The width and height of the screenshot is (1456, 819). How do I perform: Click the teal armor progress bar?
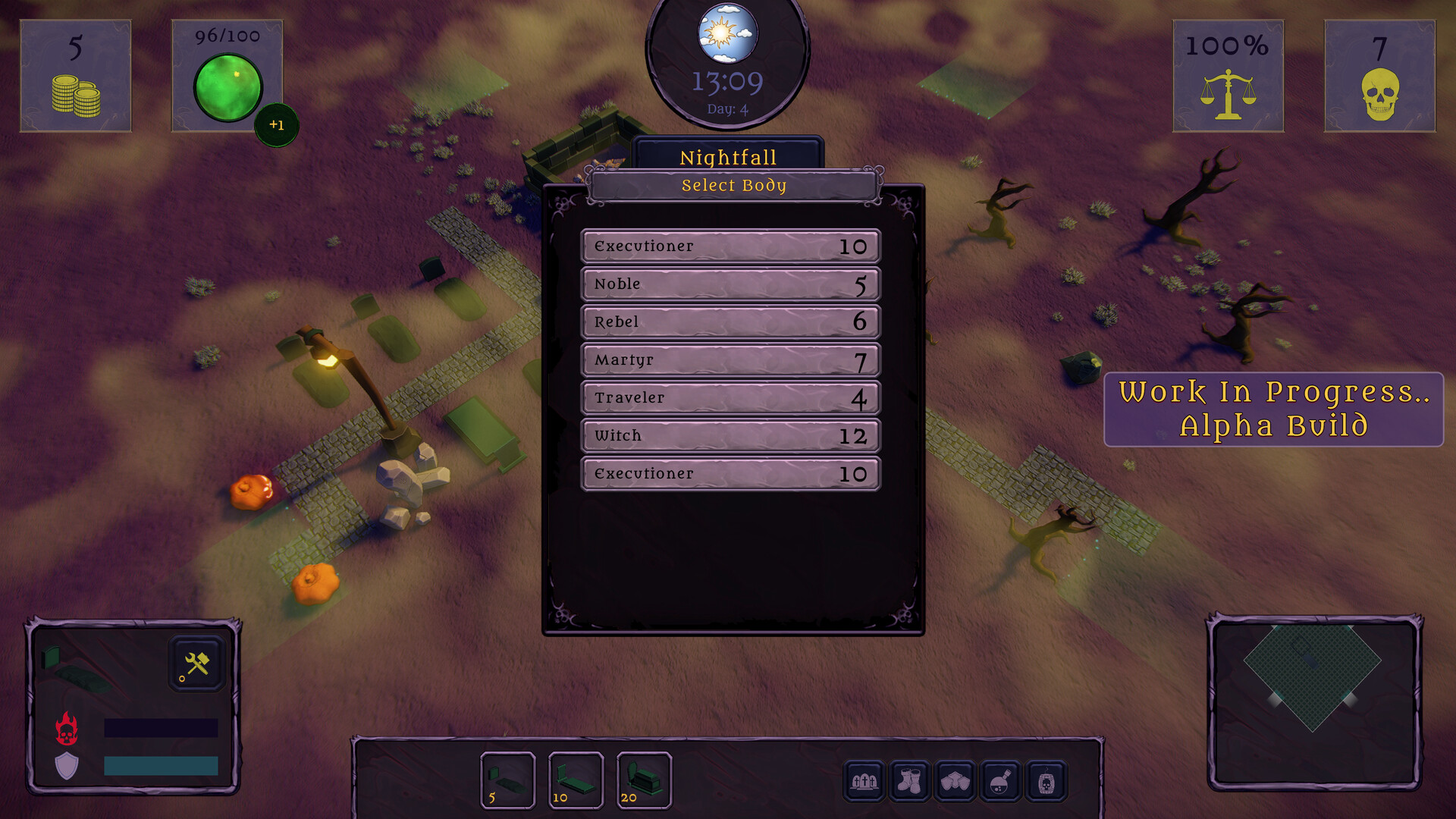coord(162,767)
